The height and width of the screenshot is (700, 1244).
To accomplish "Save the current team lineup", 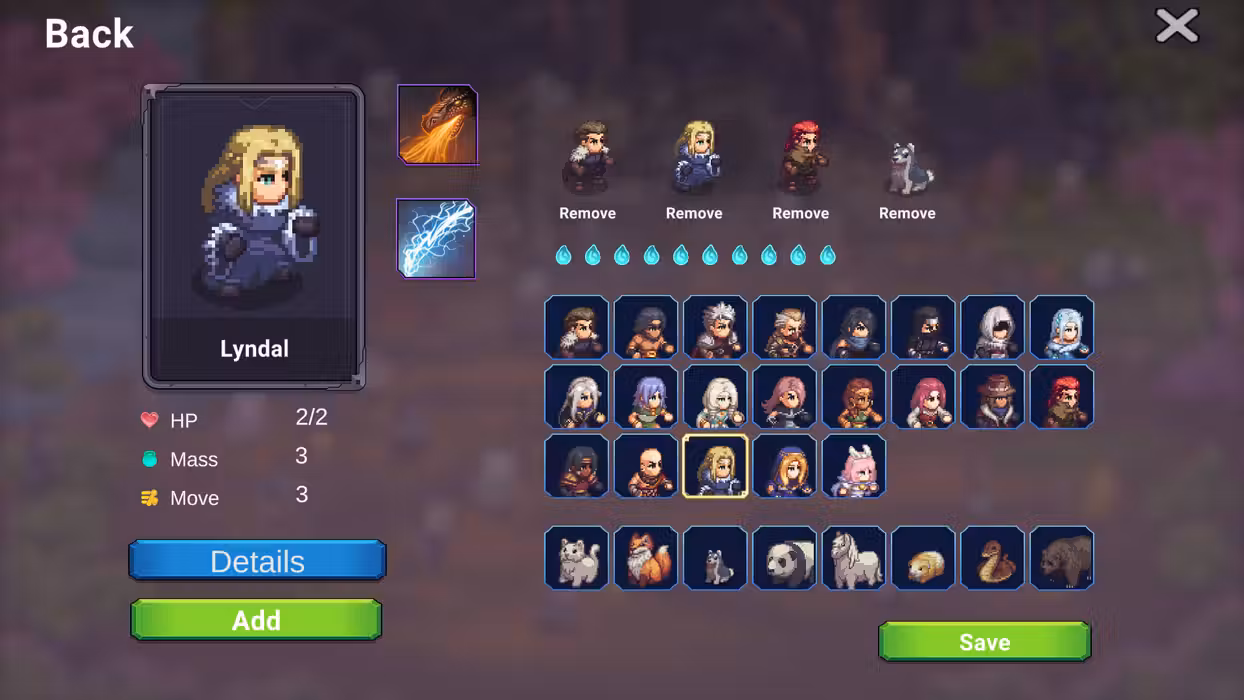I will pos(984,642).
